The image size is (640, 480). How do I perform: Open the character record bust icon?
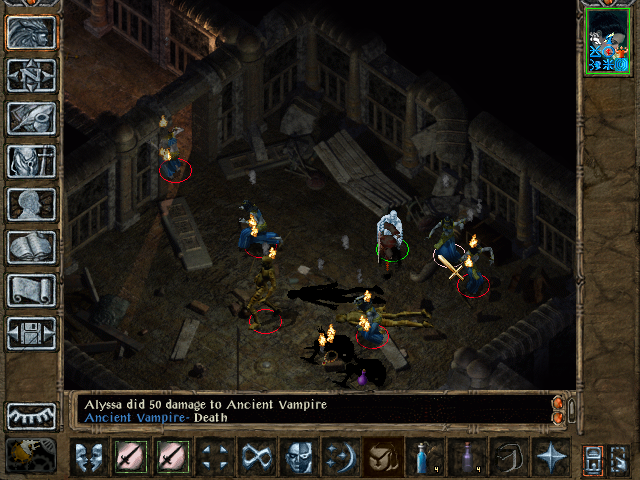pyautogui.click(x=31, y=203)
